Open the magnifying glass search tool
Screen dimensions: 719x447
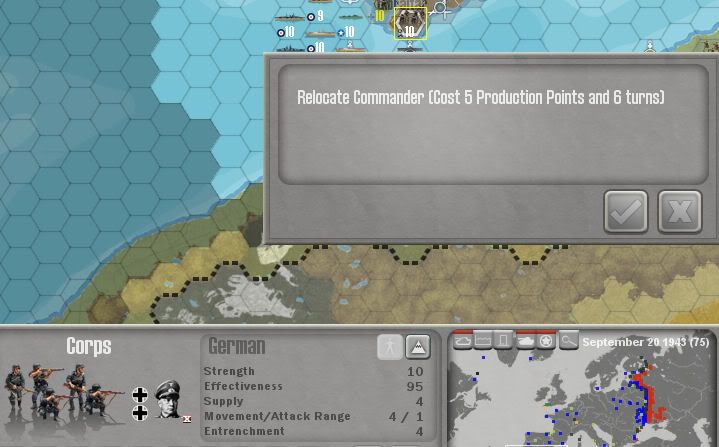pos(568,341)
